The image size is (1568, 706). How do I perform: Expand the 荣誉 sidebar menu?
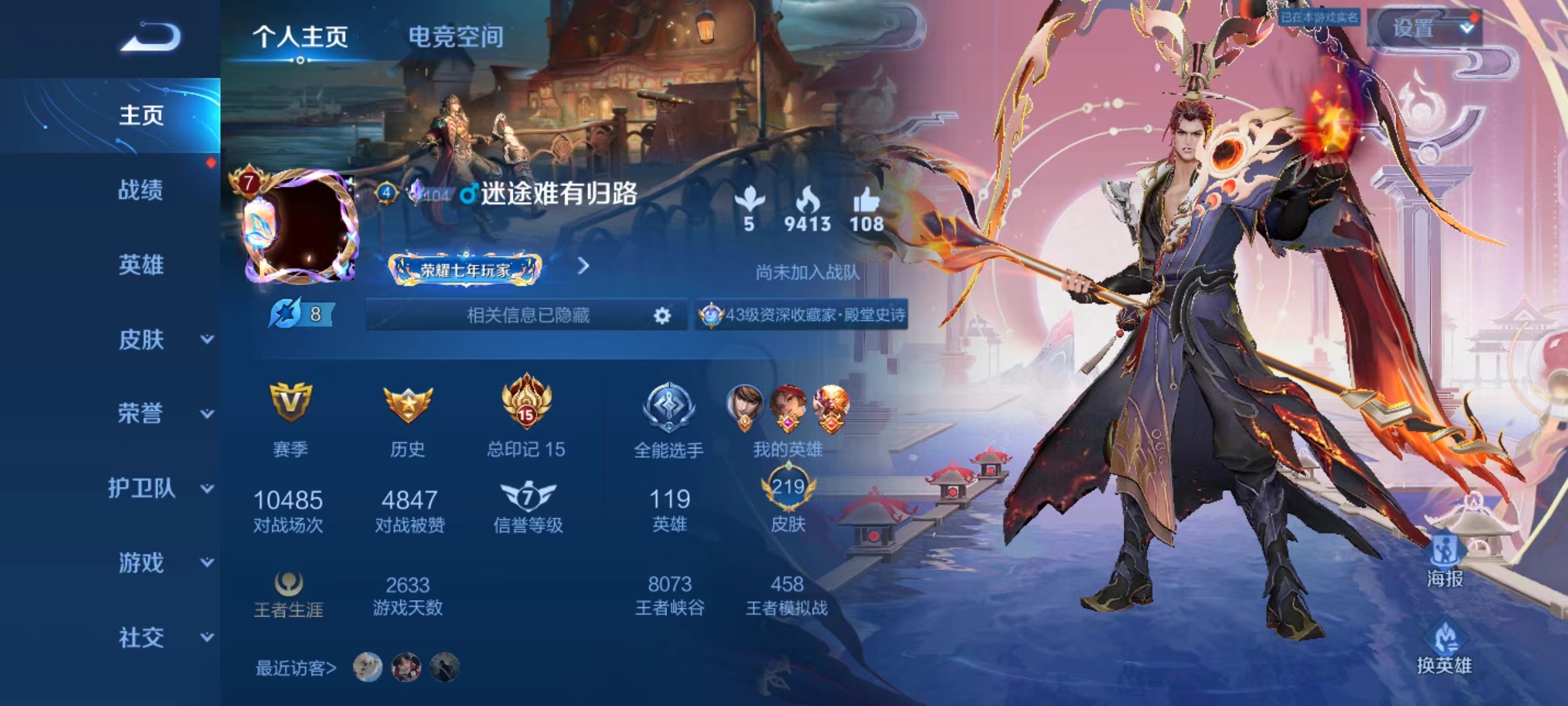click(163, 414)
